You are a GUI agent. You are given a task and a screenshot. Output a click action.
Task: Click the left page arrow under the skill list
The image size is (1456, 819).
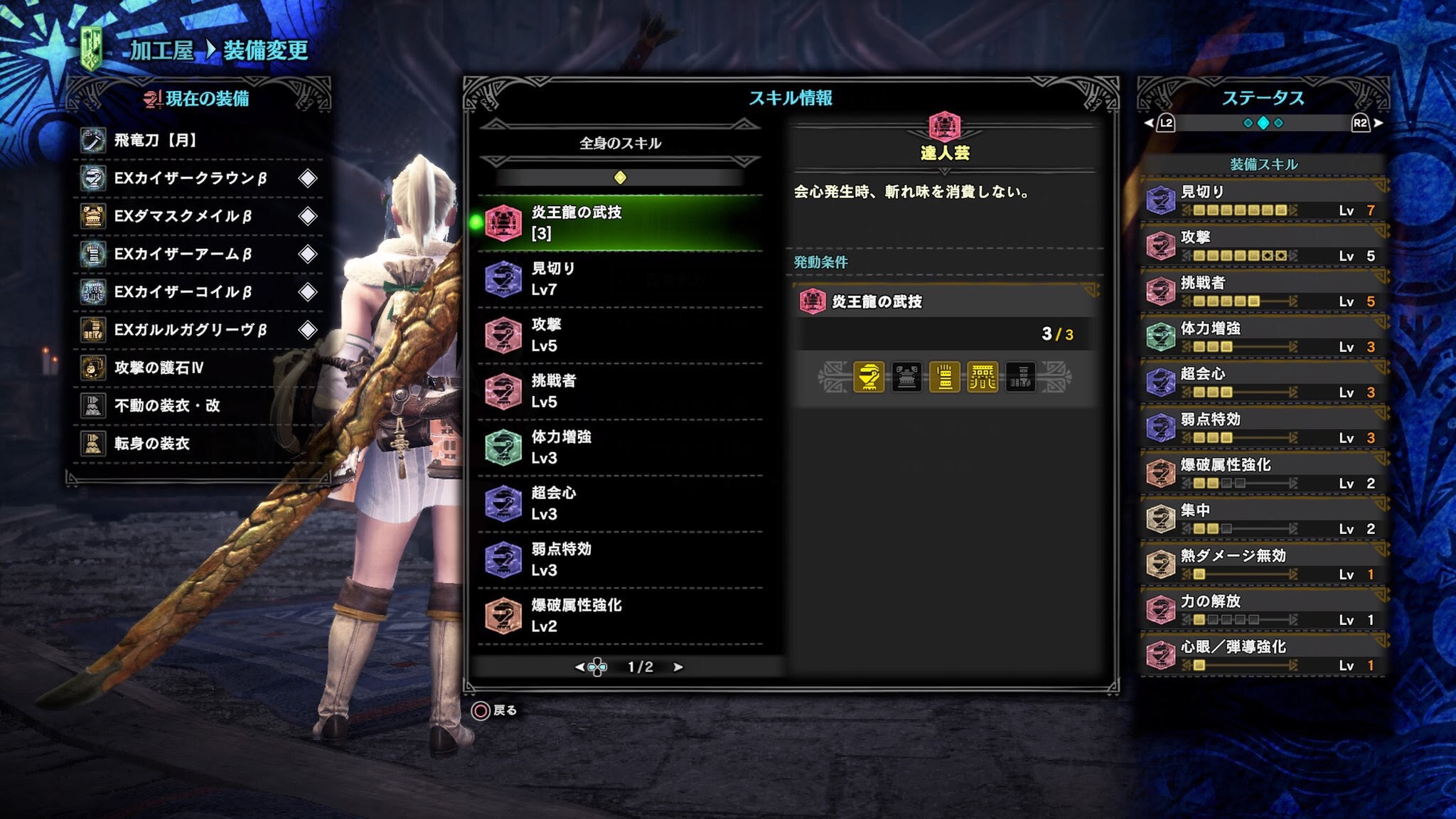(579, 668)
